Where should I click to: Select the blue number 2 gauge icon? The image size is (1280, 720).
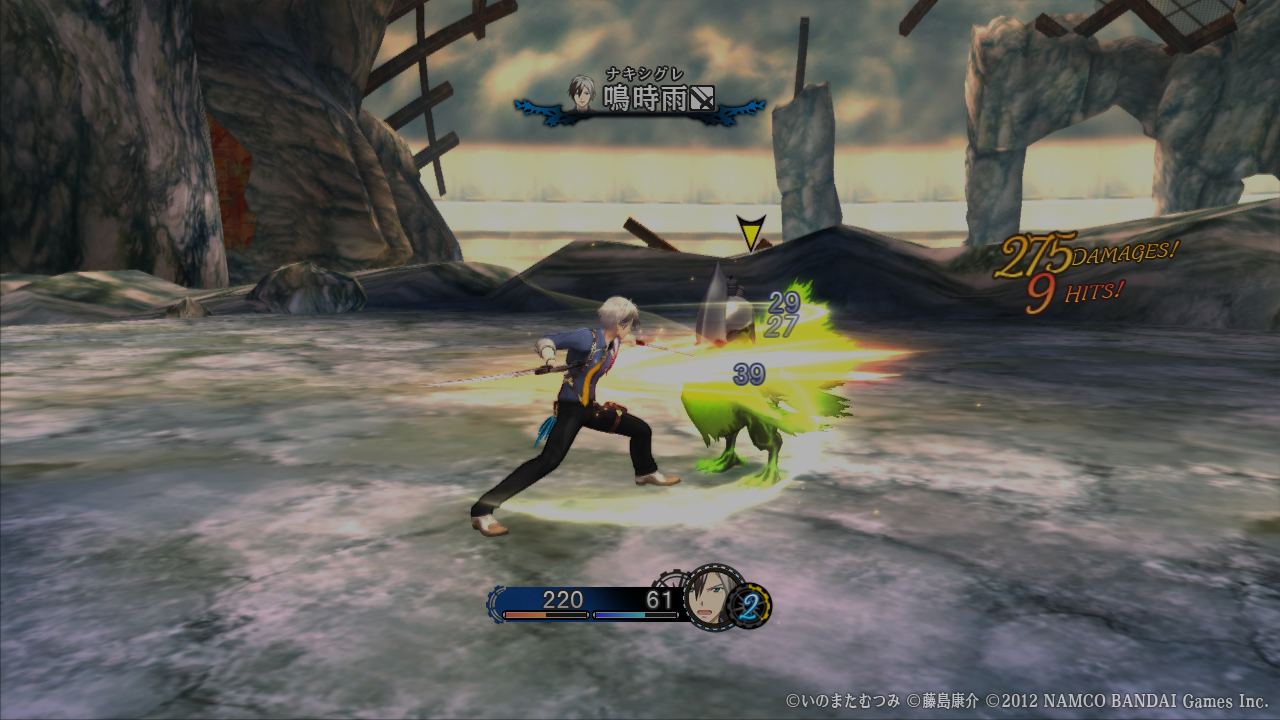point(751,606)
